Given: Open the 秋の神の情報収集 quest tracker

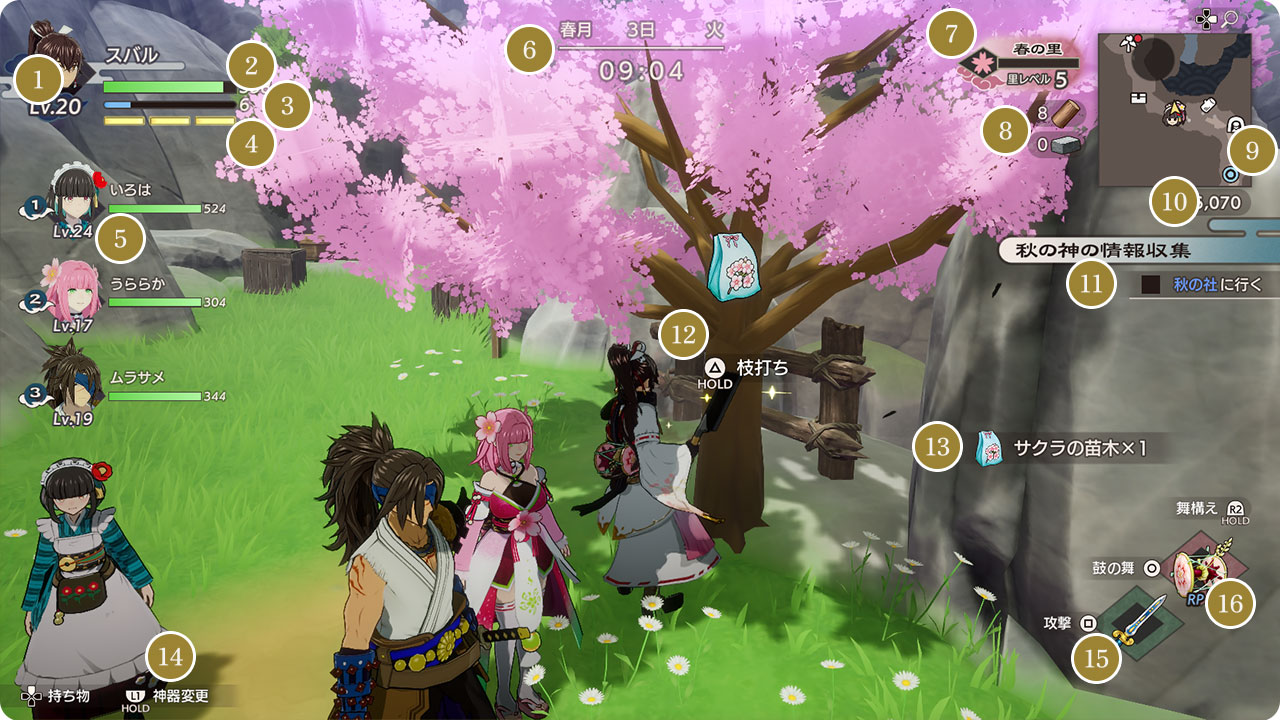Looking at the screenshot, I should click(x=1124, y=251).
